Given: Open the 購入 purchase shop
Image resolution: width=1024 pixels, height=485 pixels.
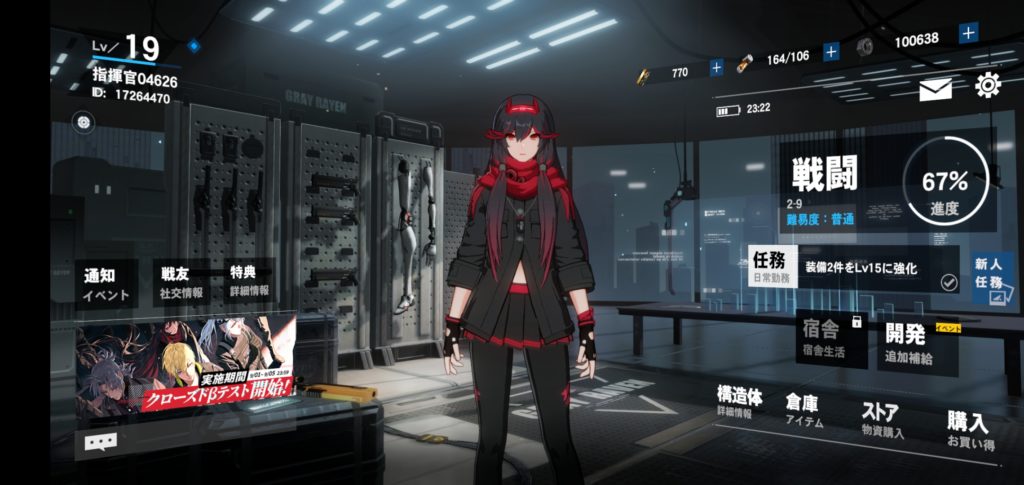Looking at the screenshot, I should click(x=967, y=428).
